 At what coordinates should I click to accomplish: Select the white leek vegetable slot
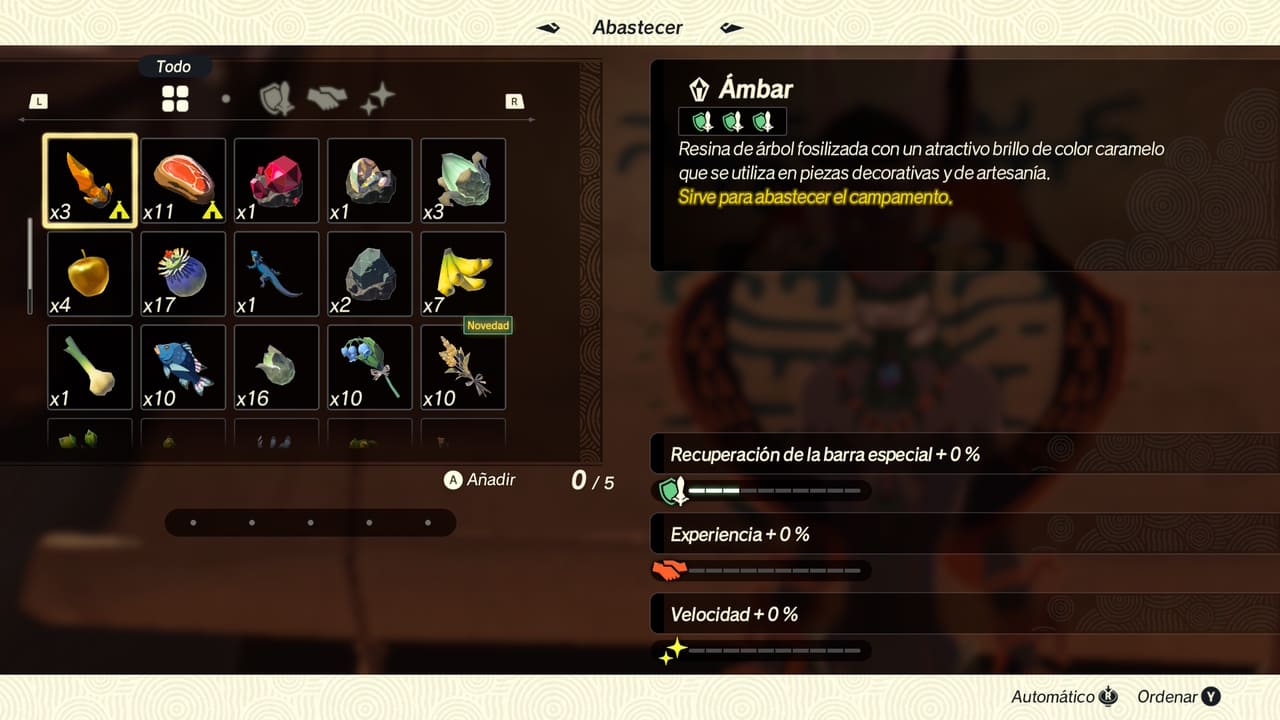point(90,367)
